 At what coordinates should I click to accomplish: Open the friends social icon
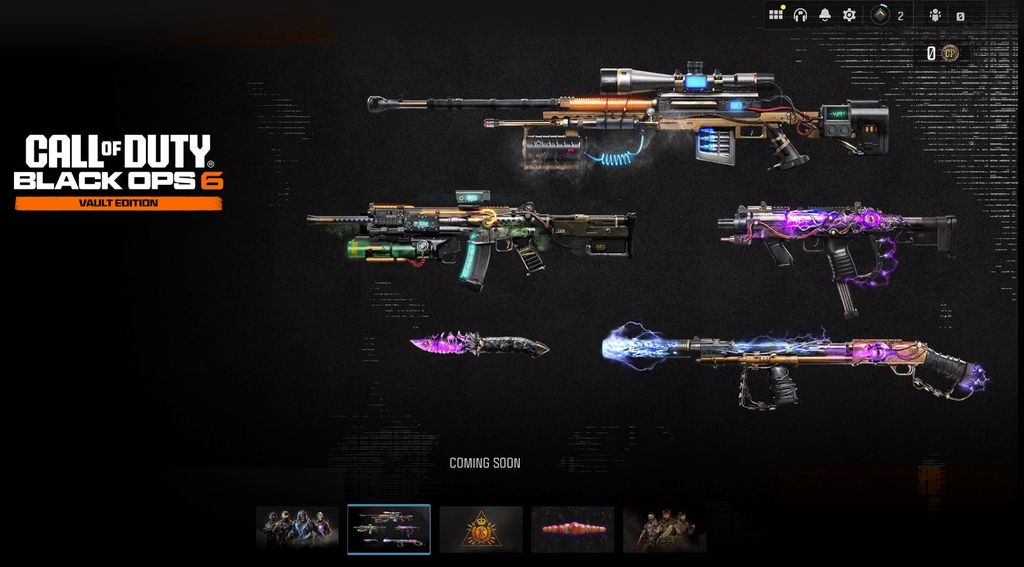(935, 15)
